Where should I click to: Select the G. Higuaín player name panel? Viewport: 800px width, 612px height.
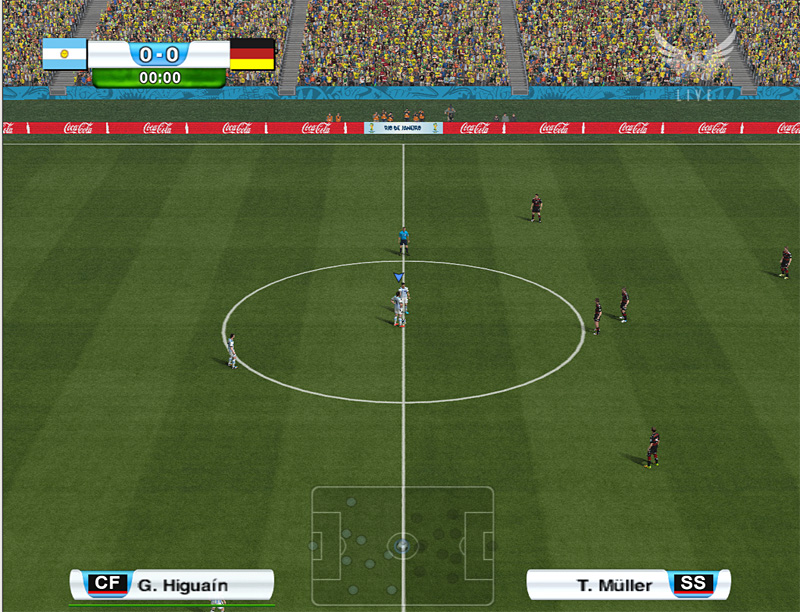[x=171, y=584]
